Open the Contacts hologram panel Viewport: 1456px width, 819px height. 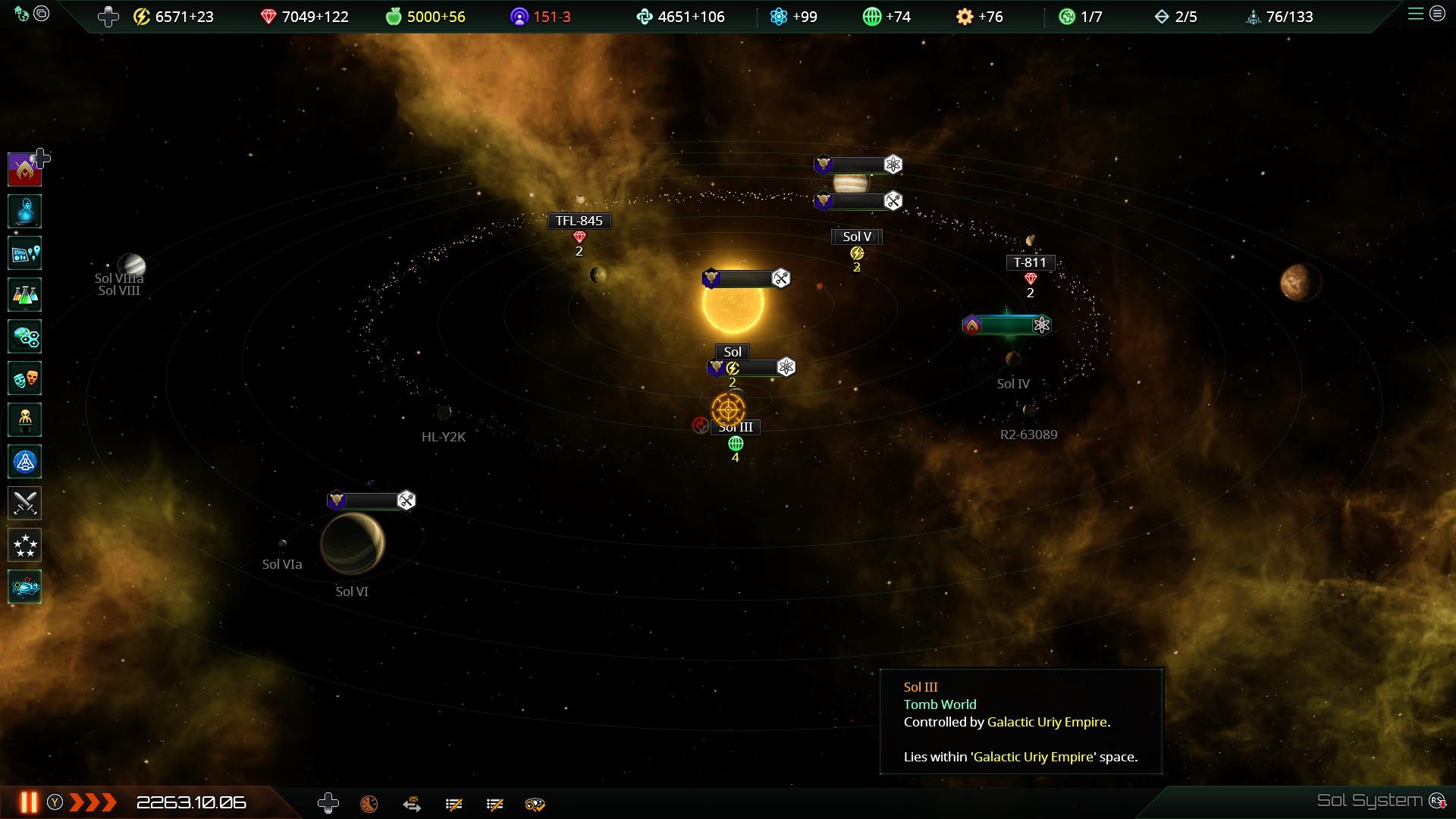(25, 212)
